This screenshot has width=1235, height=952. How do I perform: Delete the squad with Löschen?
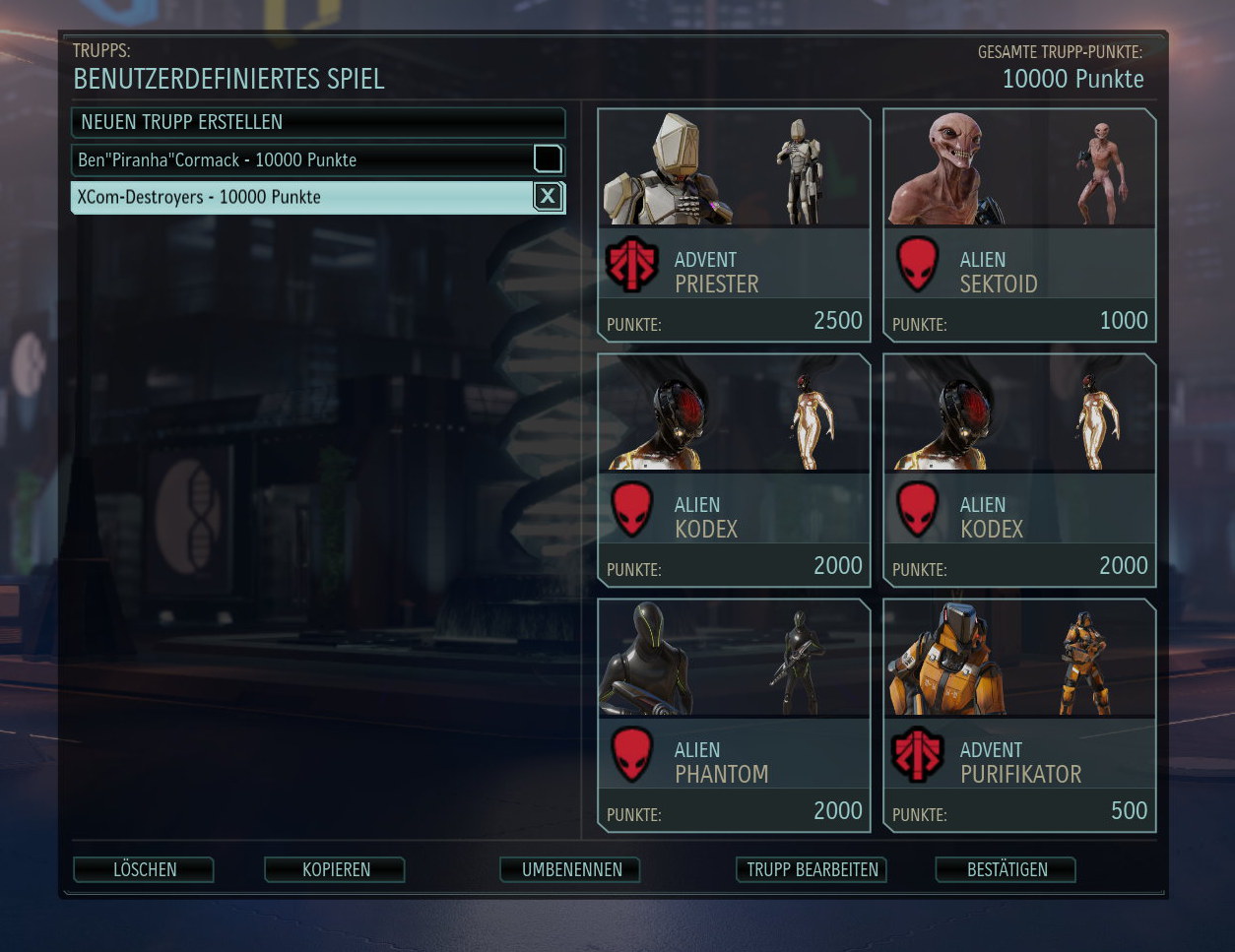(x=144, y=869)
